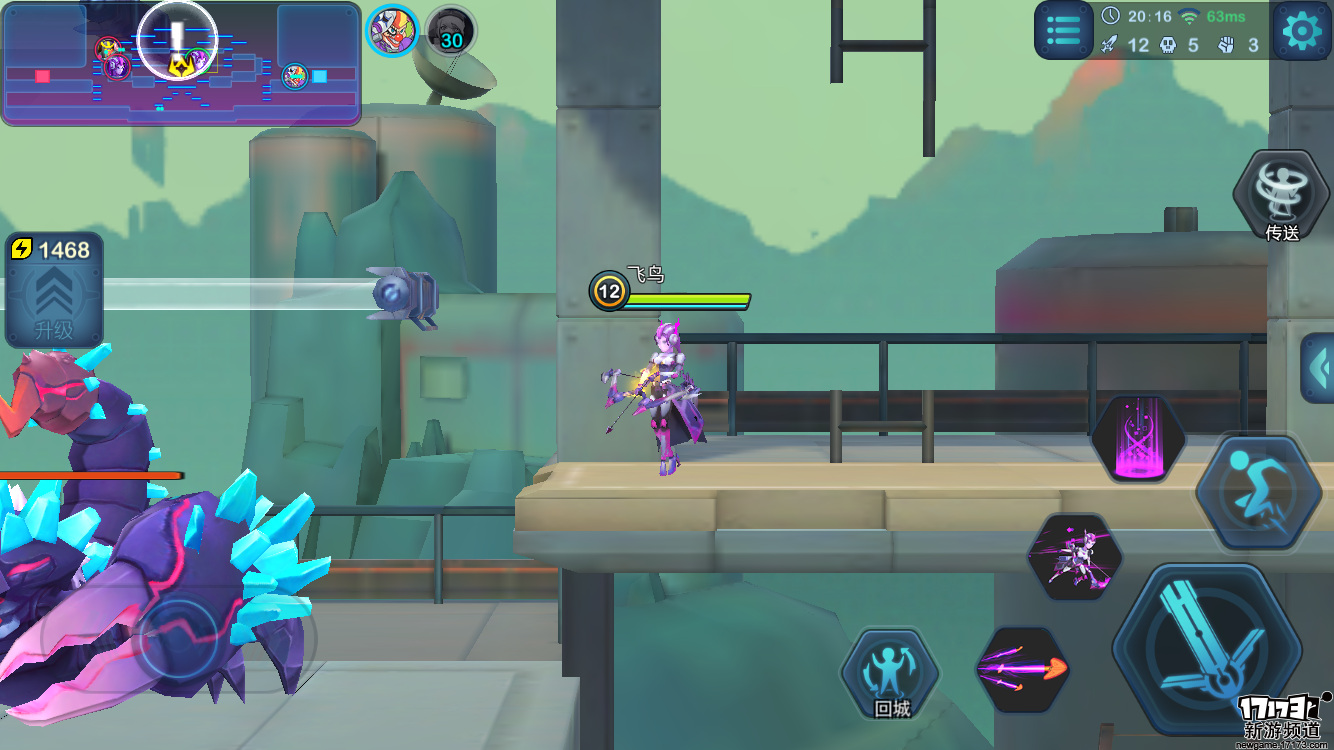Click the dark portrait showing 30

click(450, 31)
